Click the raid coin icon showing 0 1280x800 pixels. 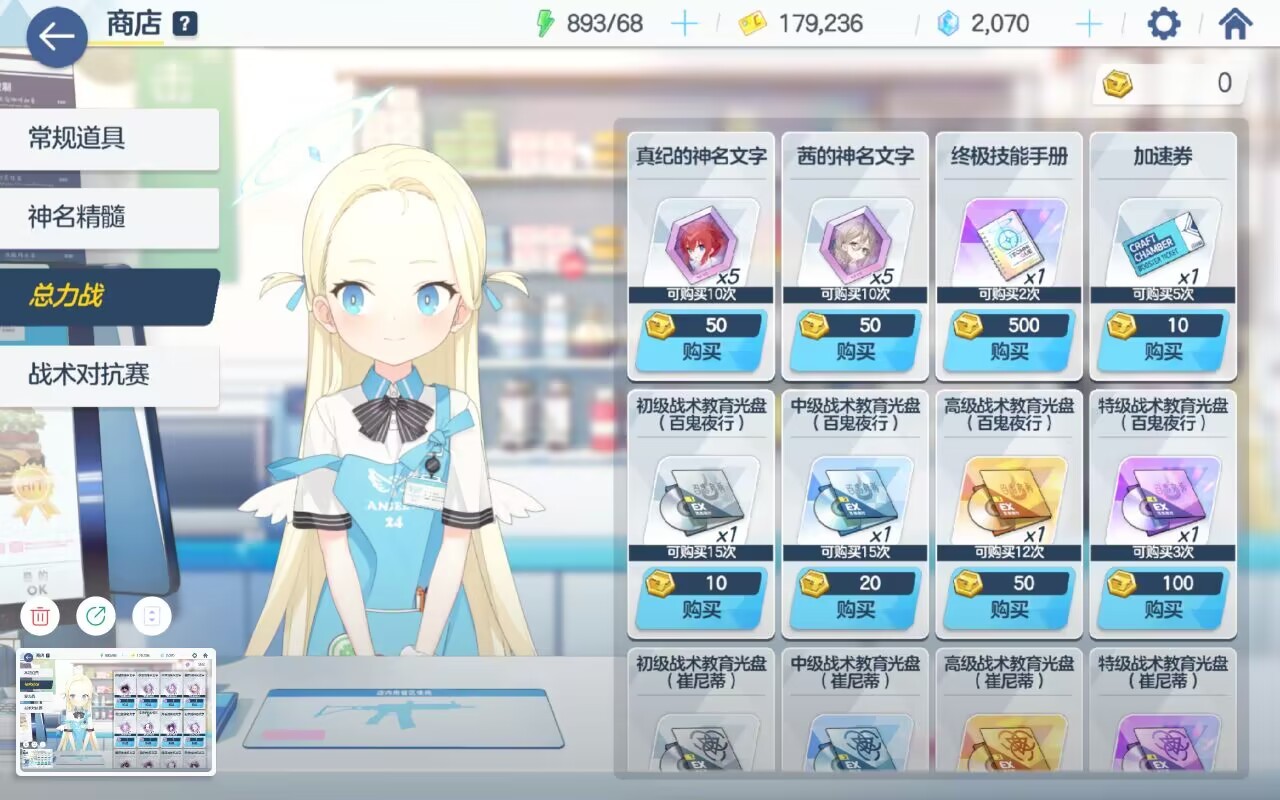click(1118, 84)
